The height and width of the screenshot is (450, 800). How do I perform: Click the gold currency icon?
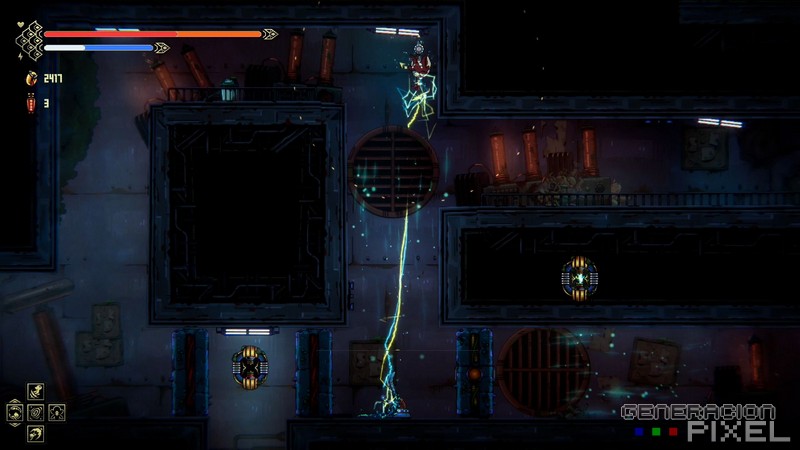(x=29, y=78)
